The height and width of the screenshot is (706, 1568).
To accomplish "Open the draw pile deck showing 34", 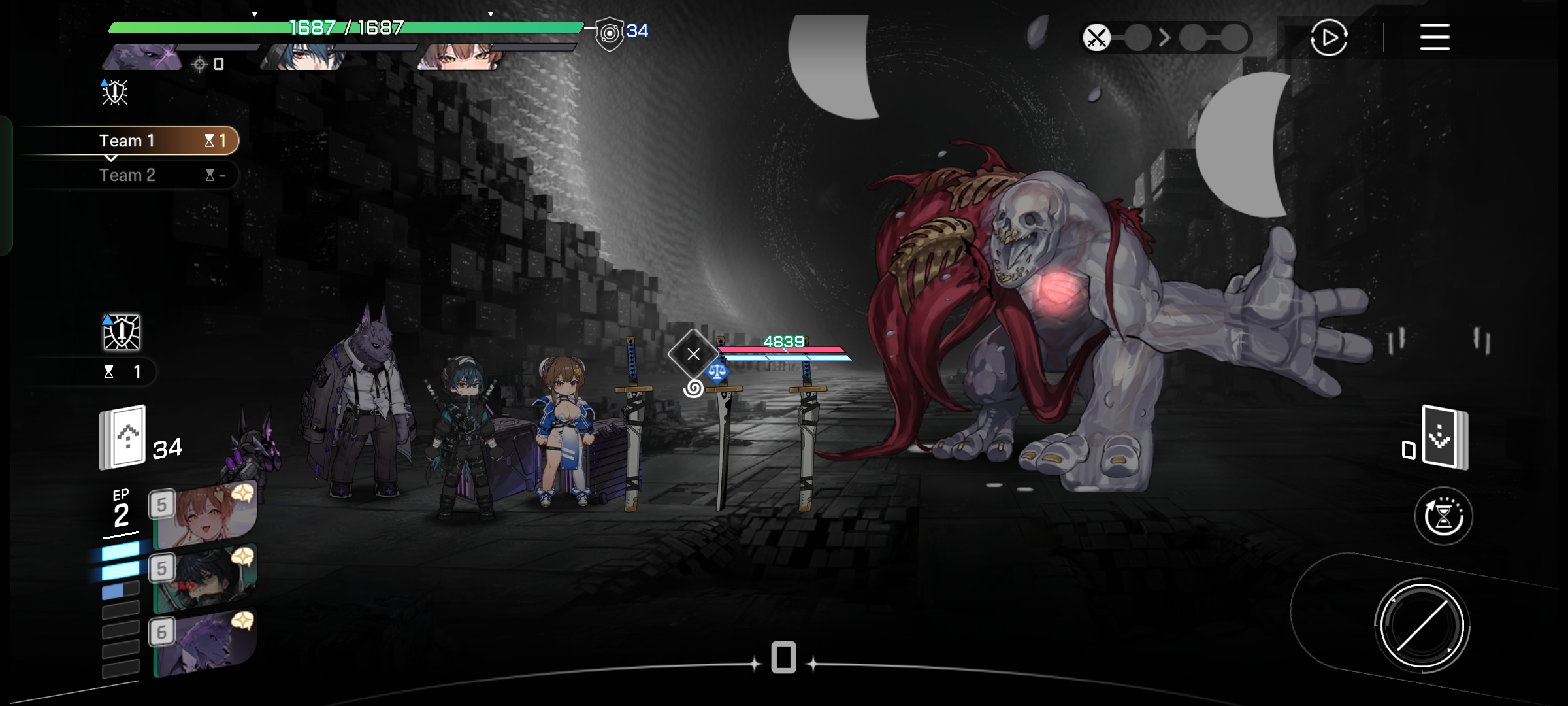I will (x=123, y=437).
